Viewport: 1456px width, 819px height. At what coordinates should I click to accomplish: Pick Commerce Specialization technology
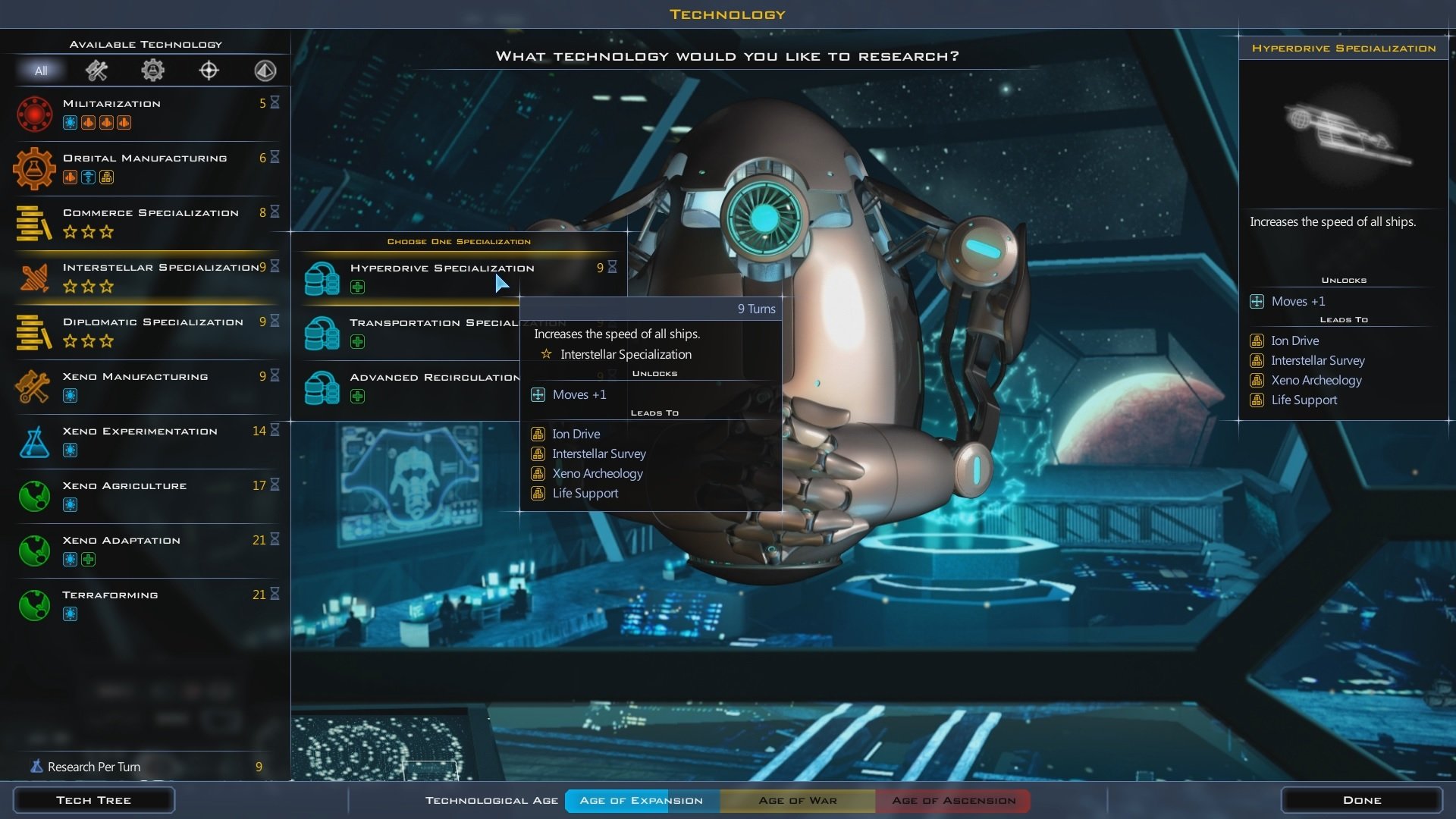144,222
